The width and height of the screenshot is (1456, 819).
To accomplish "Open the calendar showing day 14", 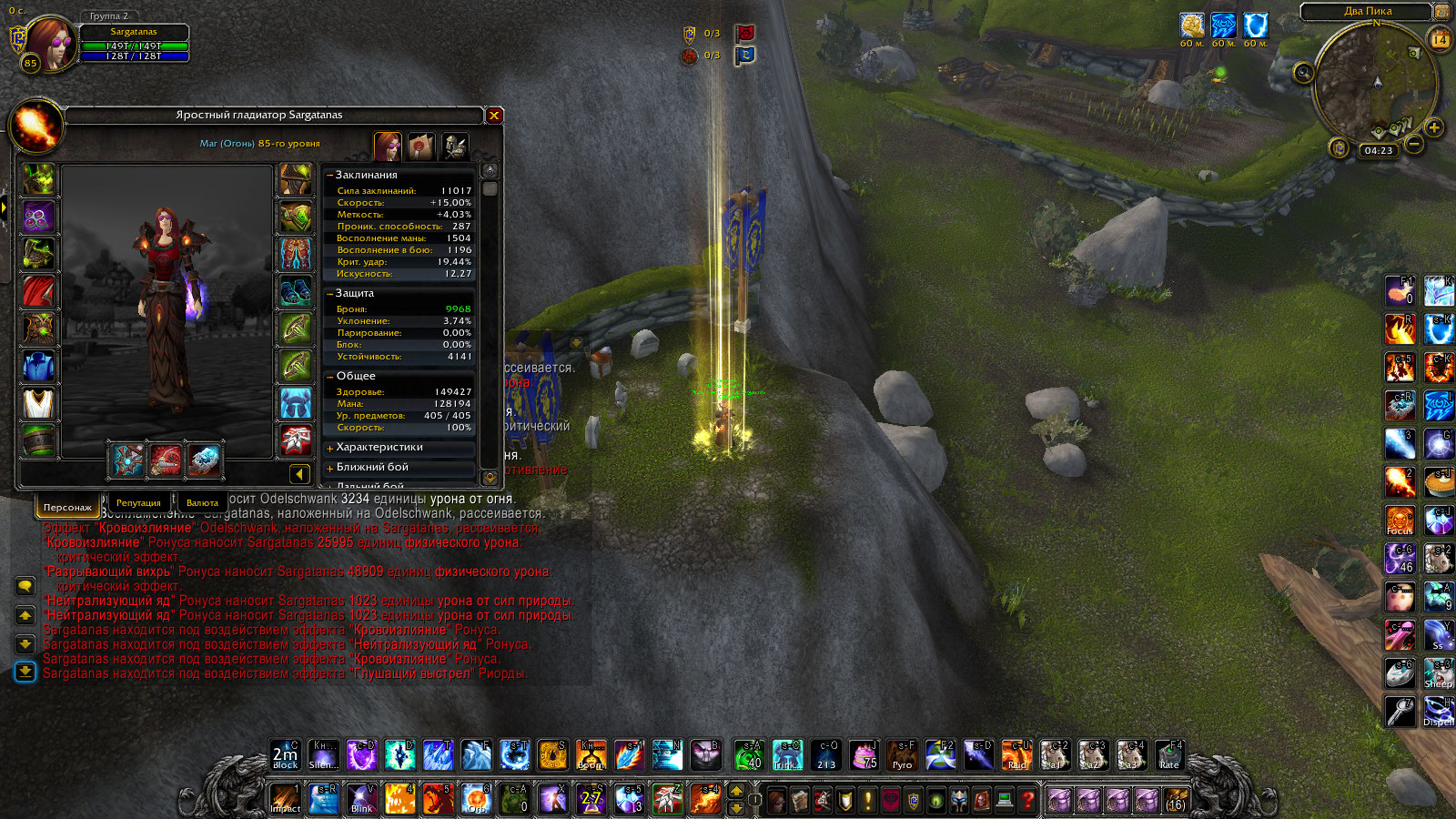I will [1440, 39].
